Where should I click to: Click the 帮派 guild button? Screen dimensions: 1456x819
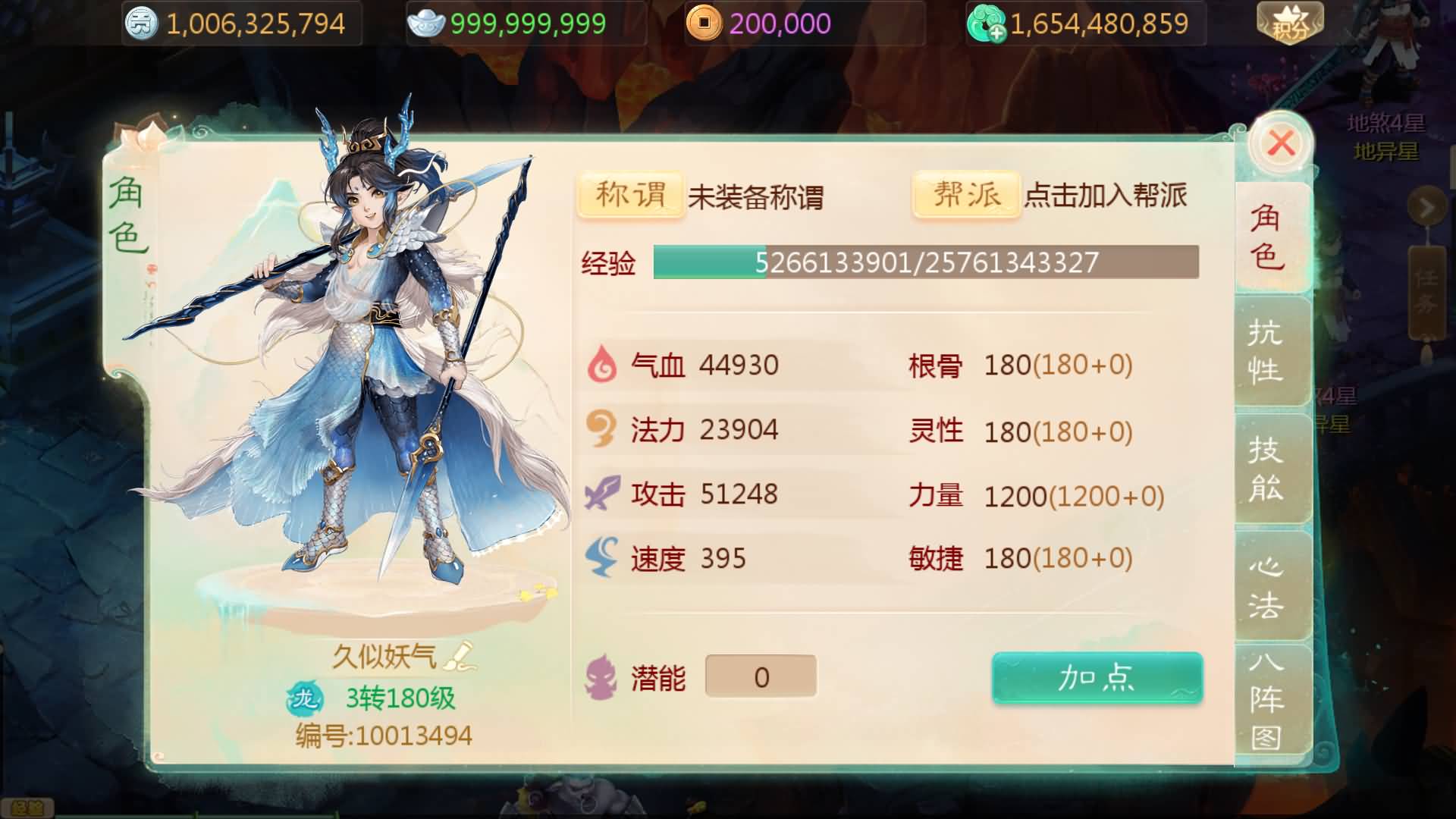click(965, 196)
